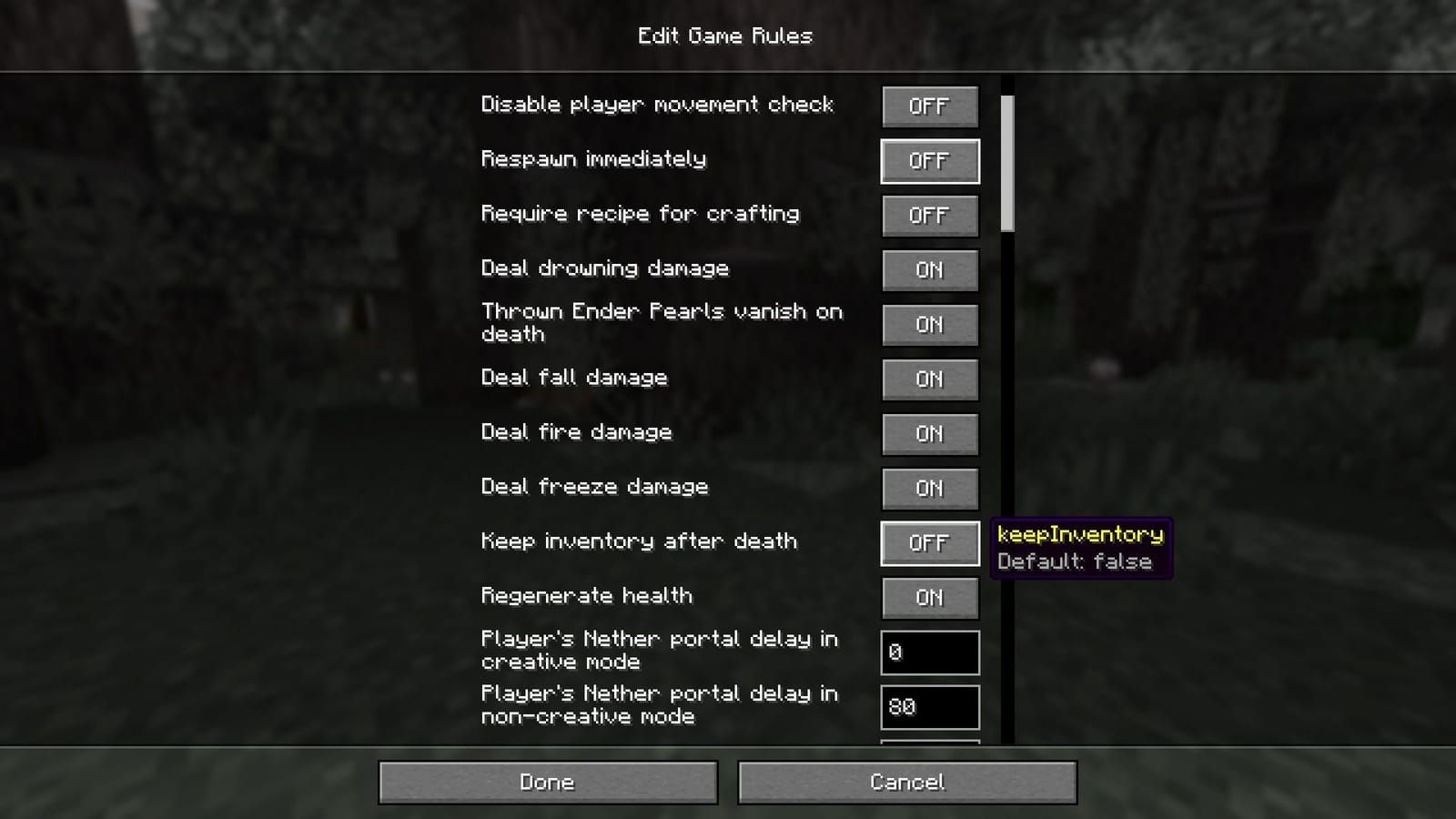Disable "Deal fall damage"
The width and height of the screenshot is (1456, 819).
coord(929,379)
